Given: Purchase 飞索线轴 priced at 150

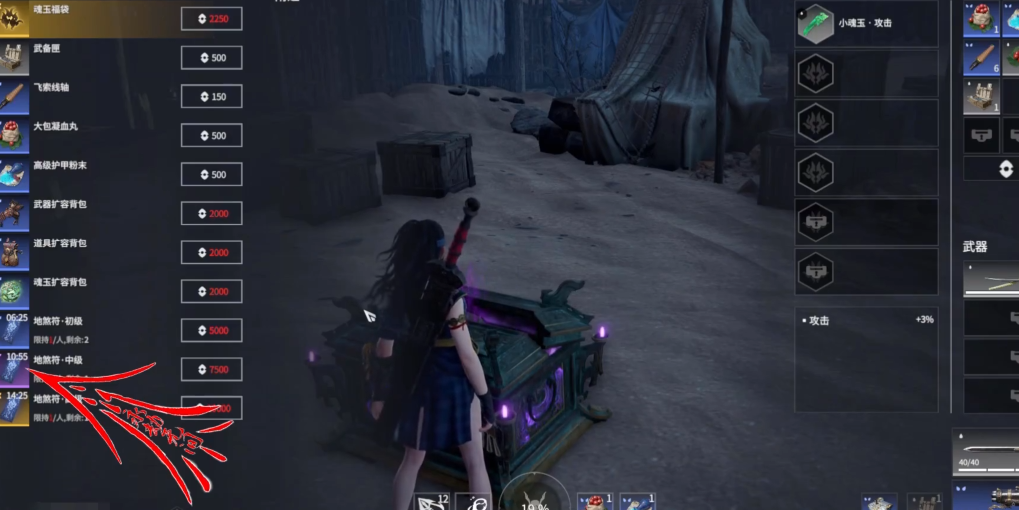Looking at the screenshot, I should 211,97.
